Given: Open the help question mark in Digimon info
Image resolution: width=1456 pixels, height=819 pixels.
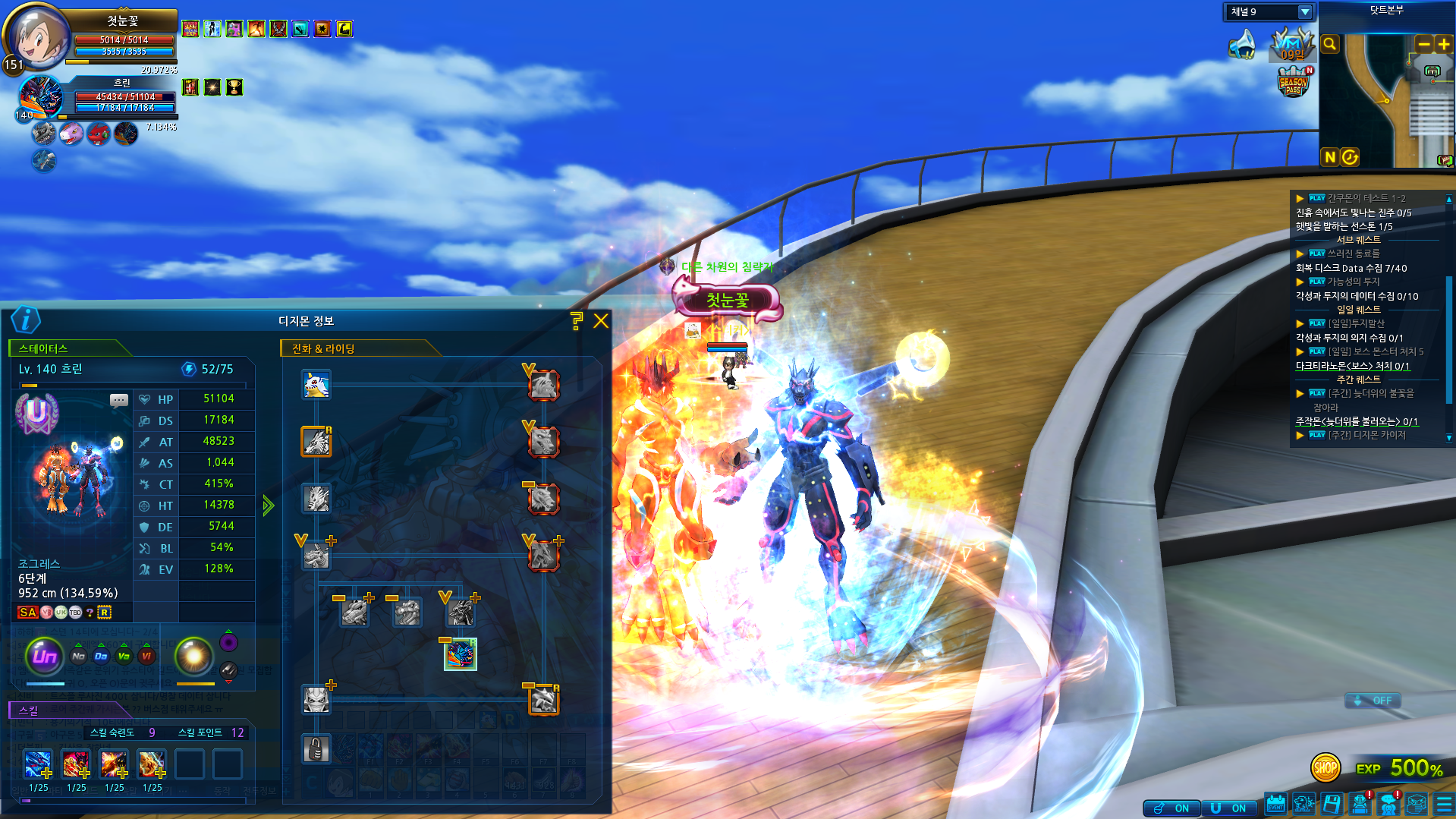Looking at the screenshot, I should point(577,321).
